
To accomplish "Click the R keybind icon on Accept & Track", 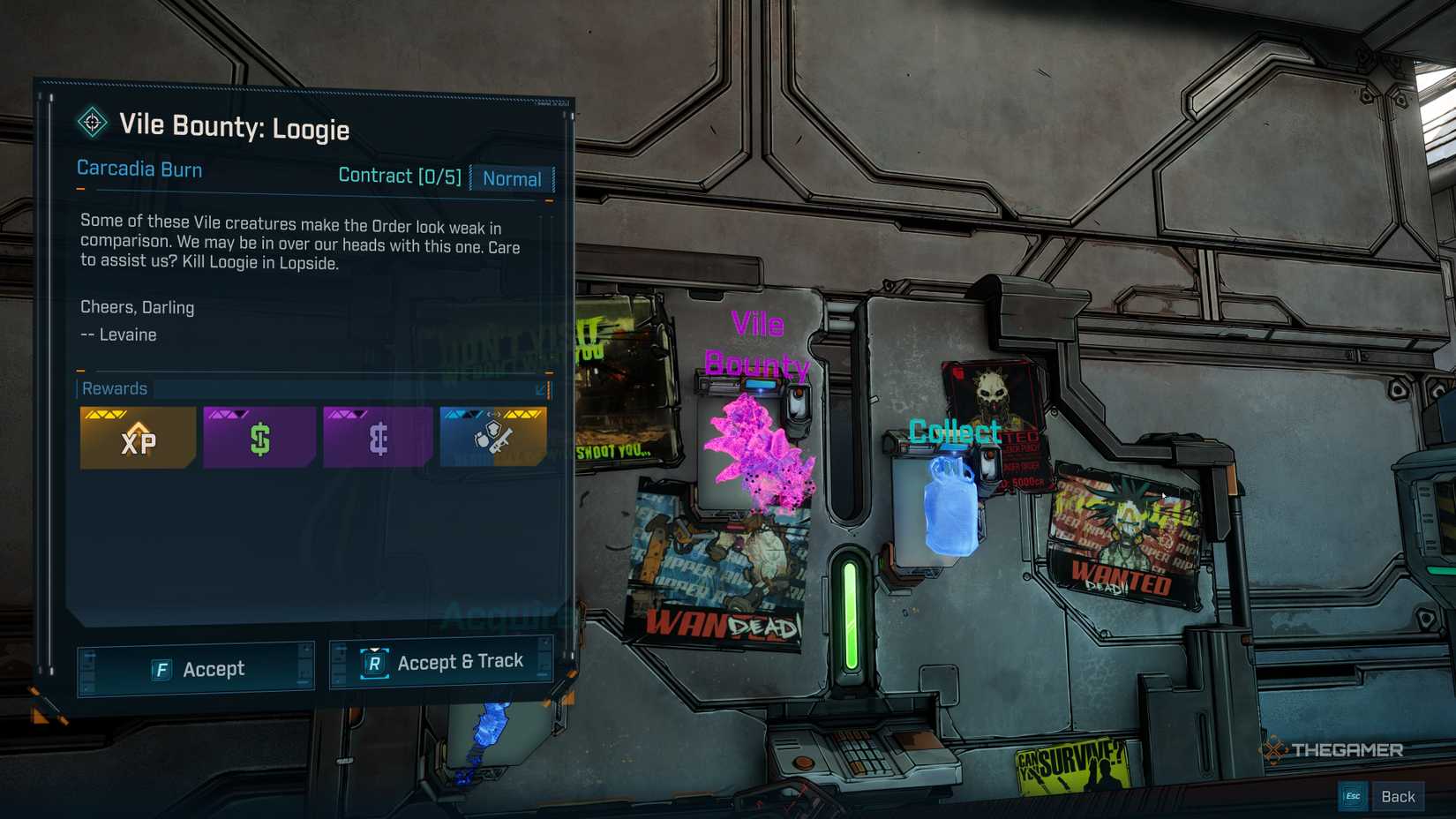I will point(374,665).
